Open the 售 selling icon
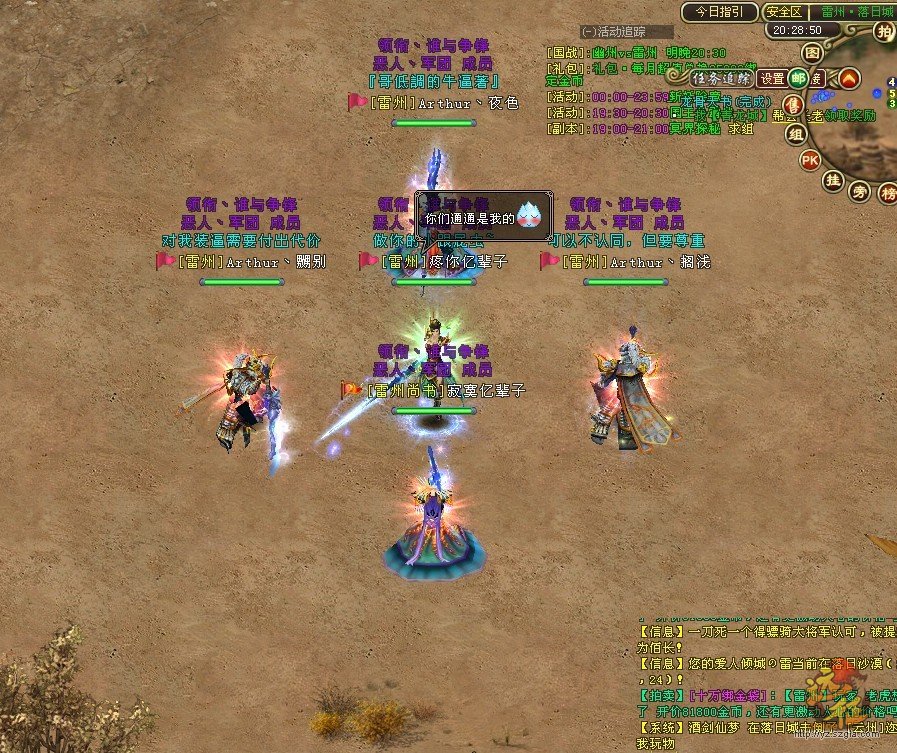The height and width of the screenshot is (753, 897). click(794, 106)
